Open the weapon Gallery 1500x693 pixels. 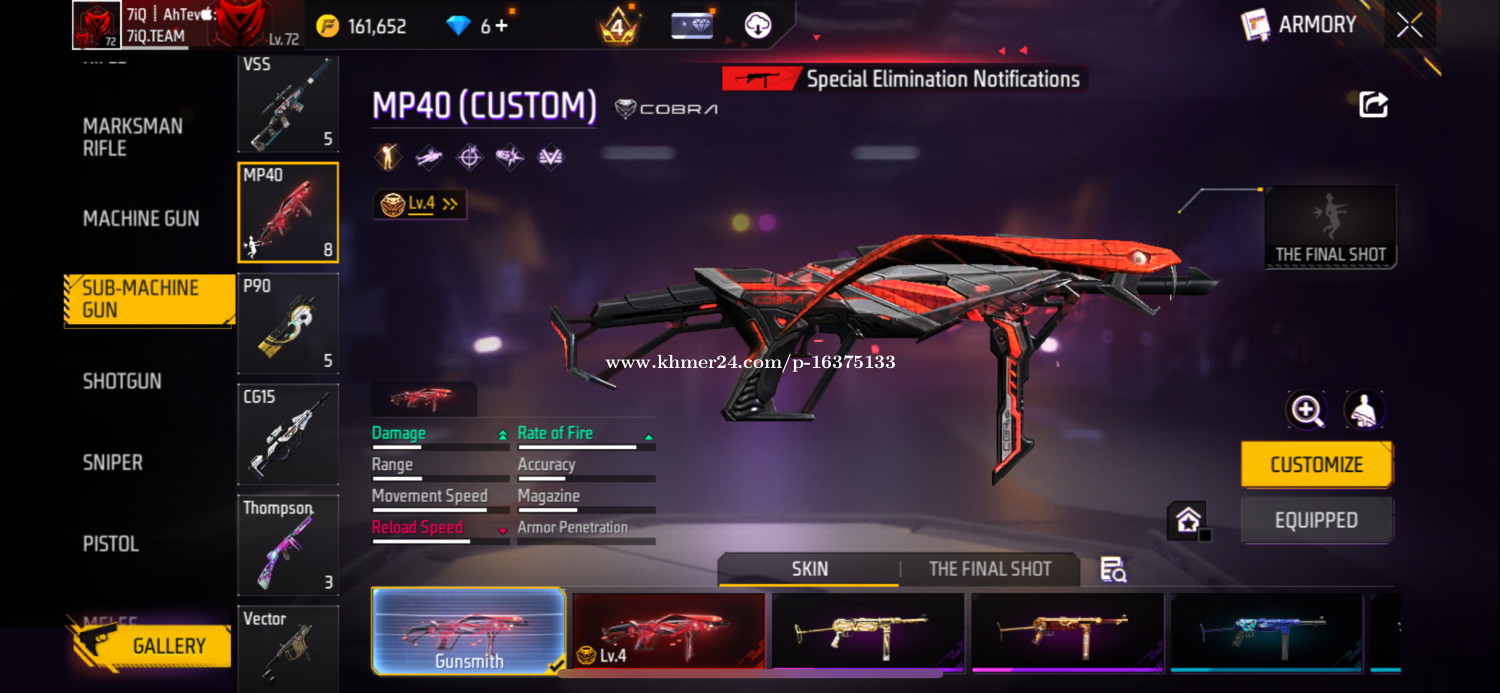(x=152, y=646)
